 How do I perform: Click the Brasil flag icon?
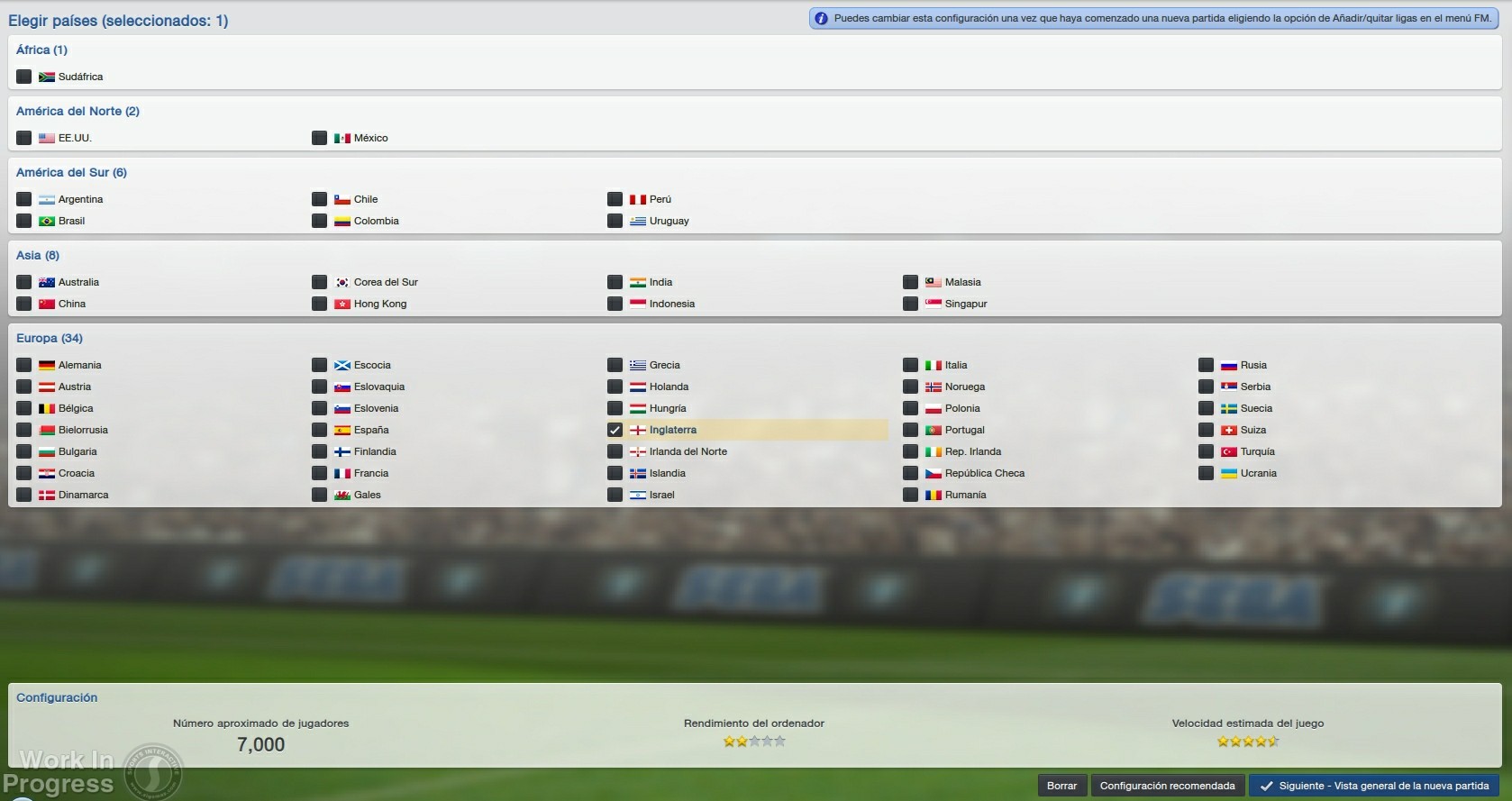click(x=47, y=221)
